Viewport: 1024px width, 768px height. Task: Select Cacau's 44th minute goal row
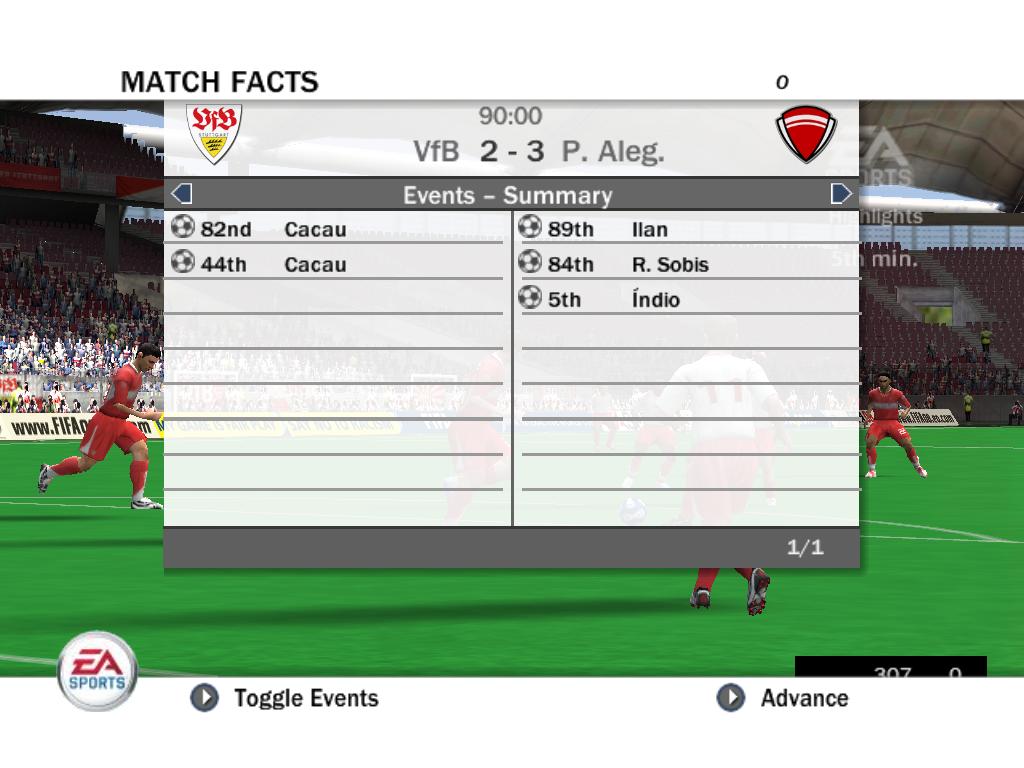coord(335,264)
